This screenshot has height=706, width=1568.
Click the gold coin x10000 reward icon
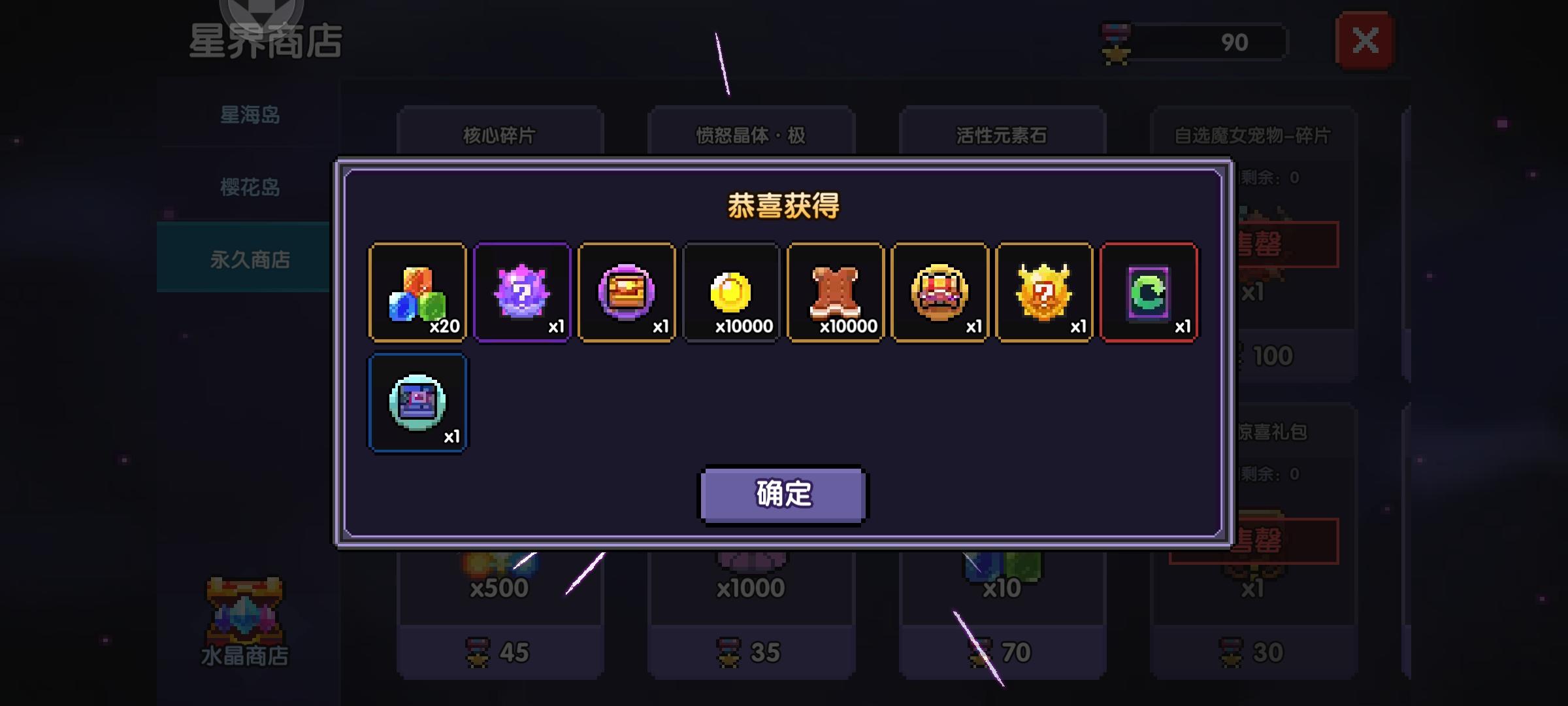point(731,293)
